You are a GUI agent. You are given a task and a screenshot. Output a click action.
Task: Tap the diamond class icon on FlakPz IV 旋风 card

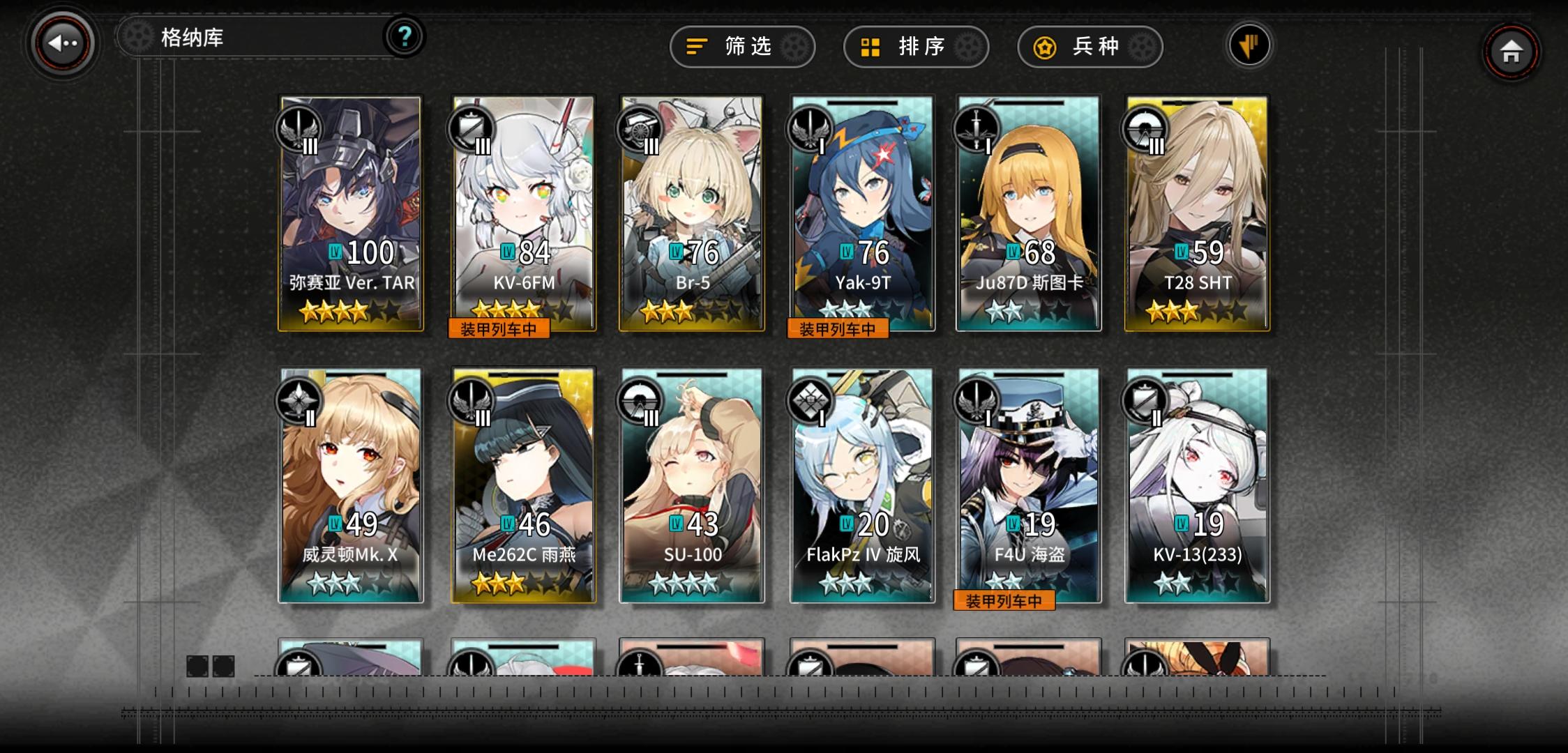tap(811, 400)
